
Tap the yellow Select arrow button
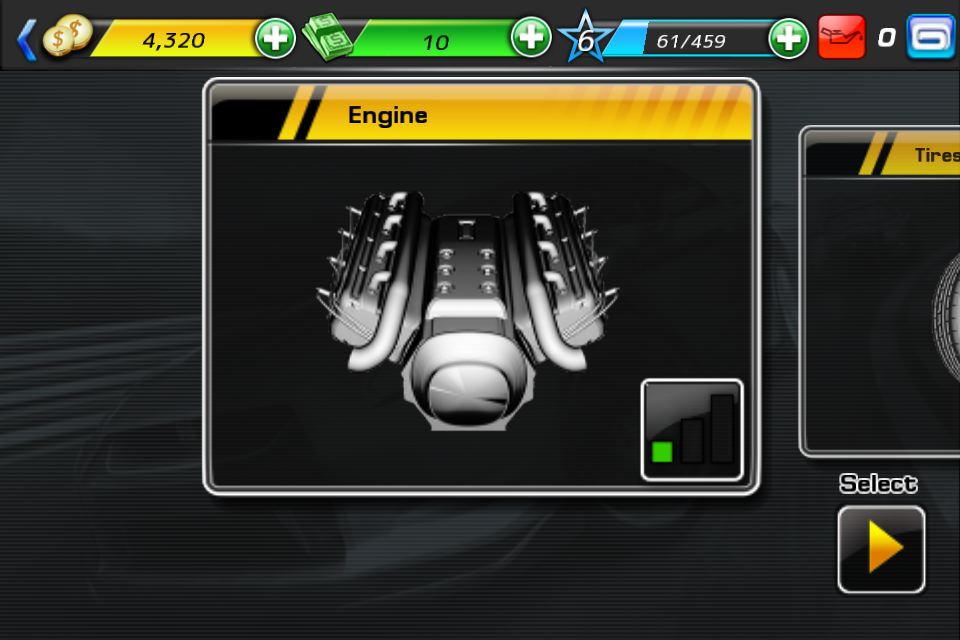pyautogui.click(x=881, y=549)
